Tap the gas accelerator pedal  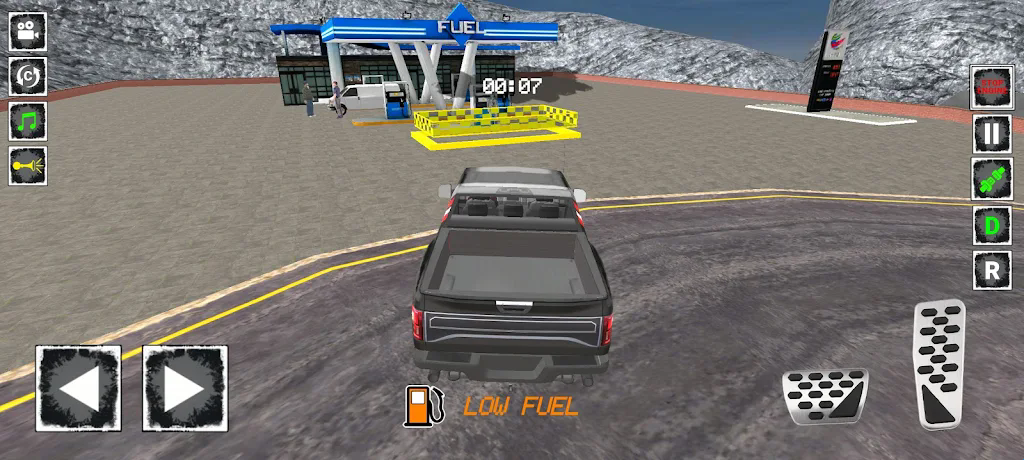pos(939,363)
